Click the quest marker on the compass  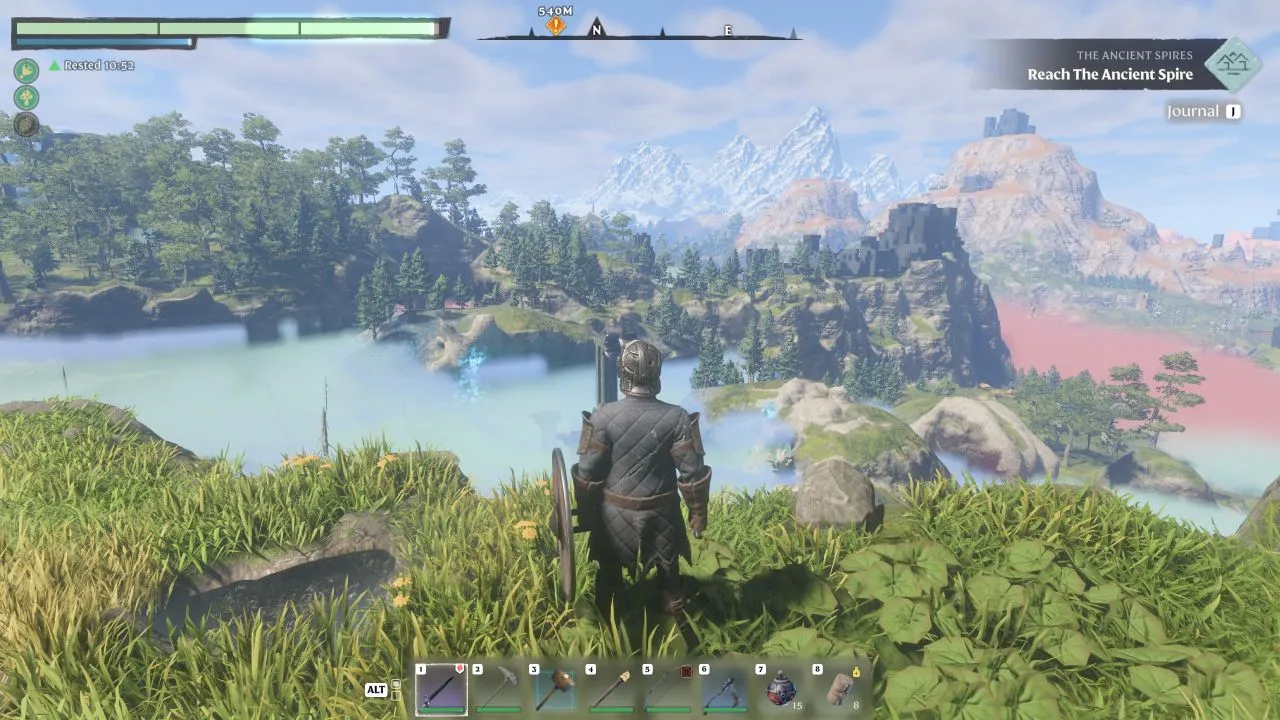(555, 25)
